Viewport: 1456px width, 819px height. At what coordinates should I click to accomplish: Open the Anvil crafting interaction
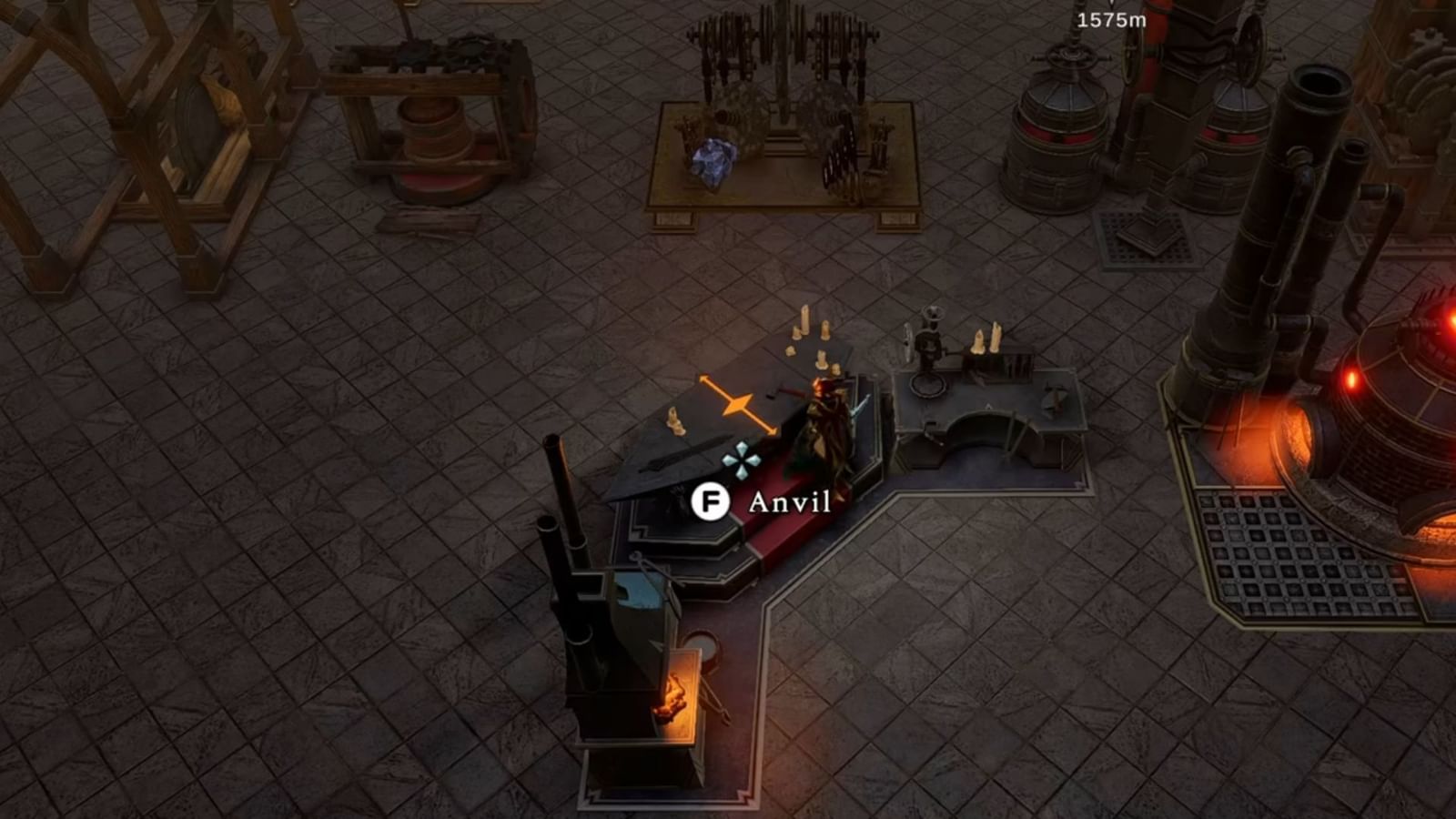788,500
